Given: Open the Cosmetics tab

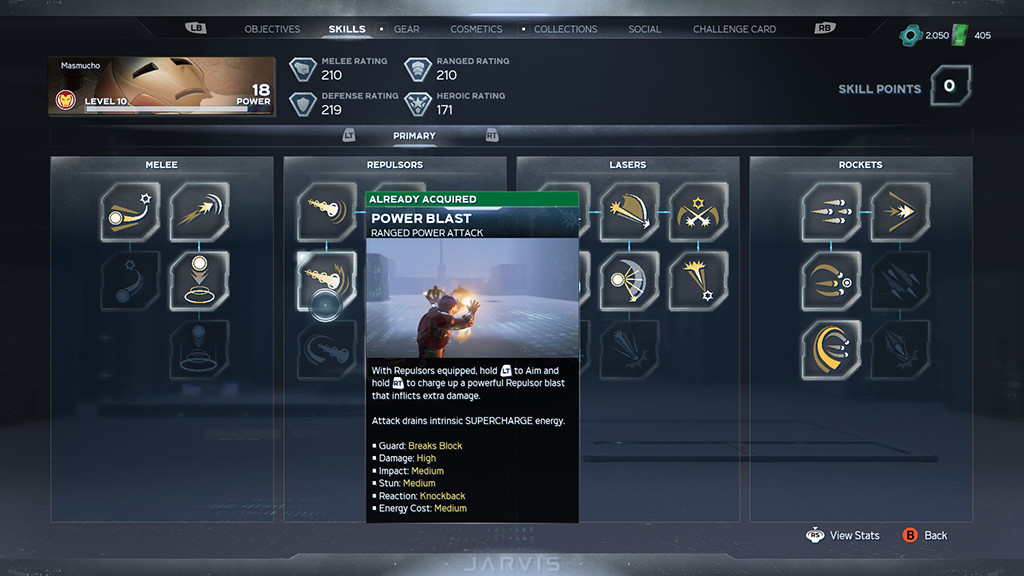Looking at the screenshot, I should click(476, 29).
